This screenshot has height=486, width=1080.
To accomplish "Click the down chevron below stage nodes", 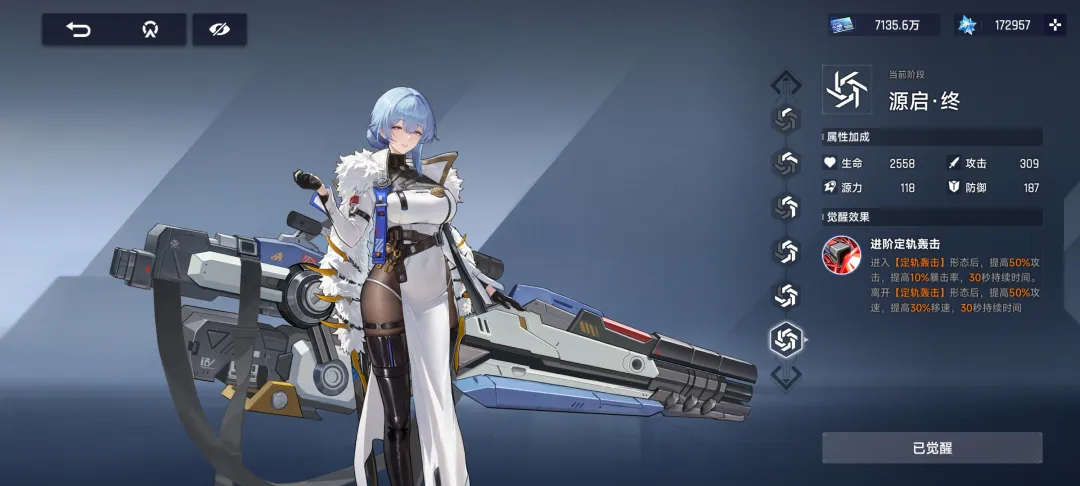I will (786, 377).
